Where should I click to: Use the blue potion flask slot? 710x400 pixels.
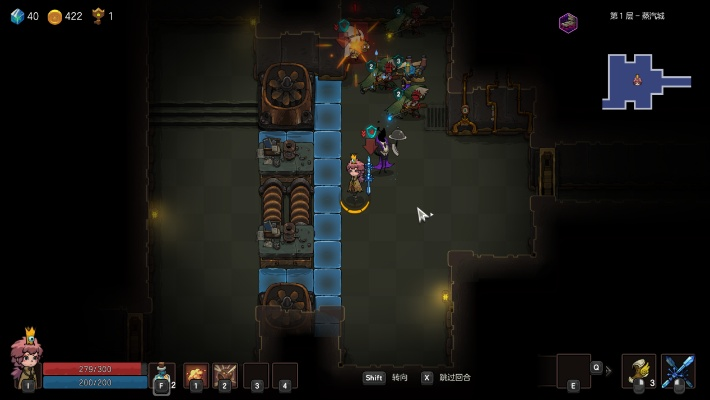(x=161, y=374)
